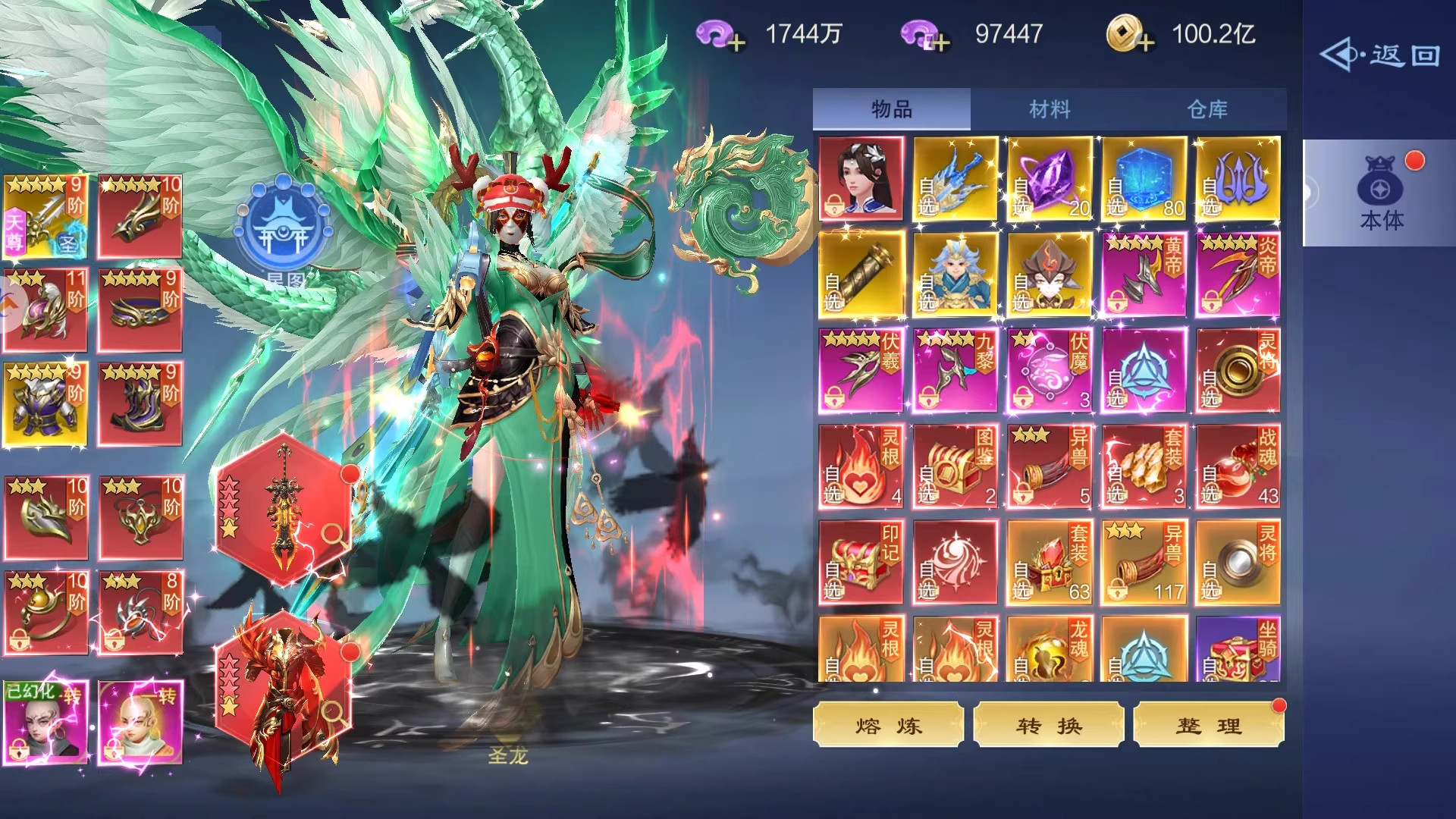Open the 战魂 red orb stack of 43
The width and height of the screenshot is (1456, 819).
coord(1238,466)
